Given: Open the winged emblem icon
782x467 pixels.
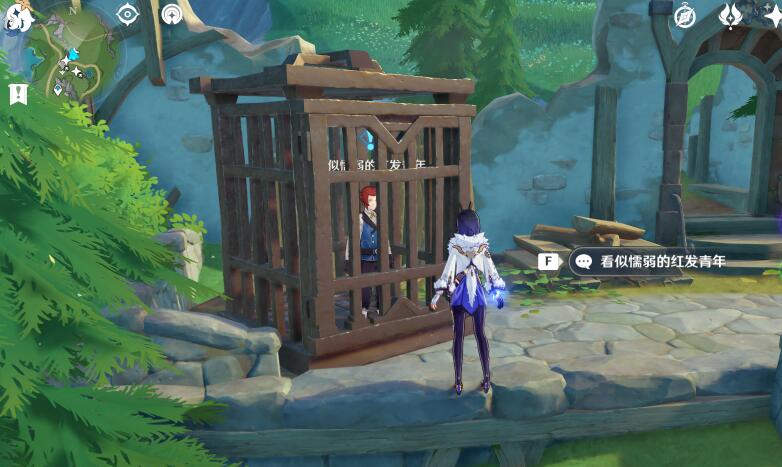Looking at the screenshot, I should pyautogui.click(x=732, y=15).
